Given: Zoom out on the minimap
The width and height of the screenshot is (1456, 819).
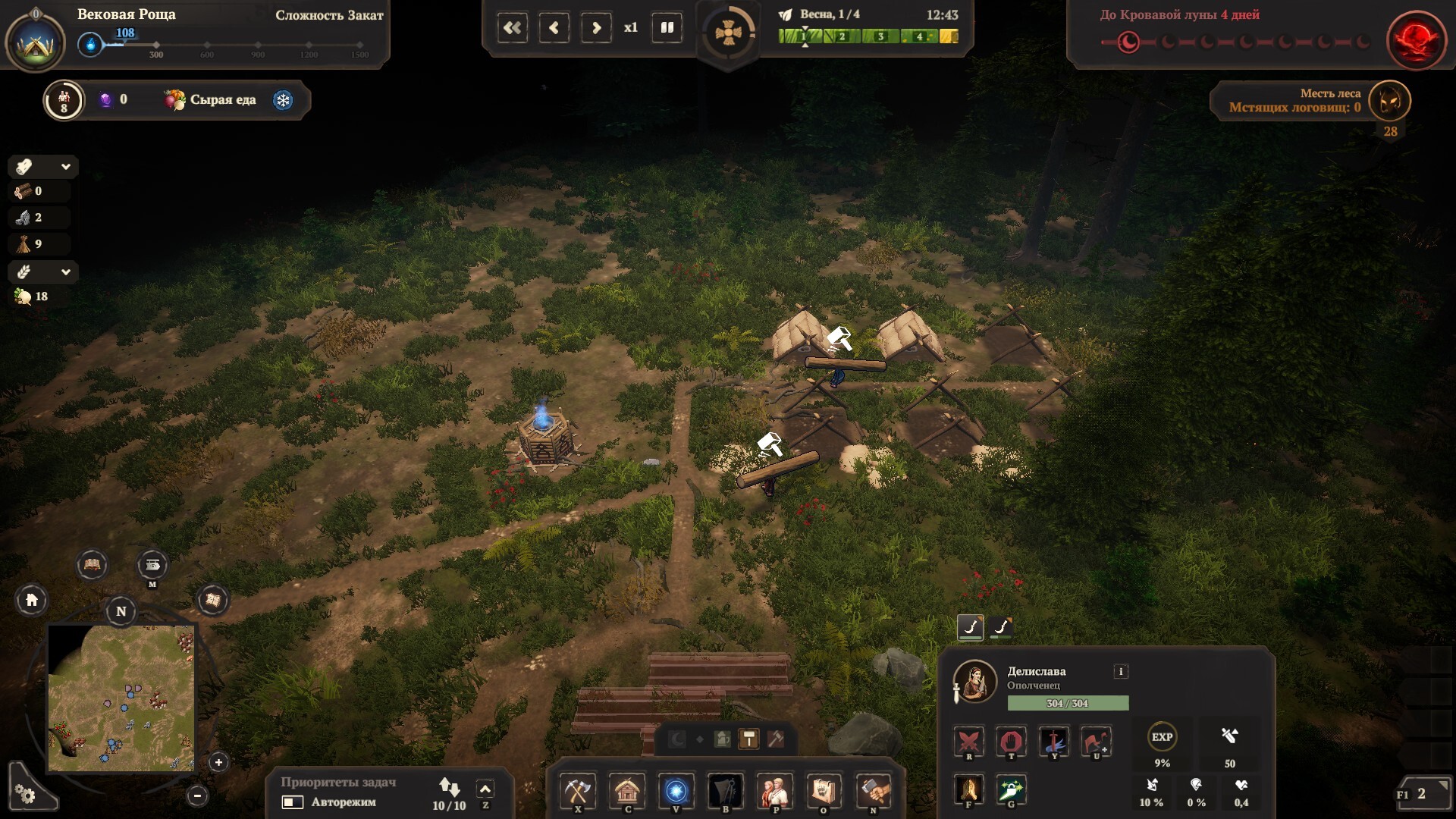Looking at the screenshot, I should (x=197, y=795).
